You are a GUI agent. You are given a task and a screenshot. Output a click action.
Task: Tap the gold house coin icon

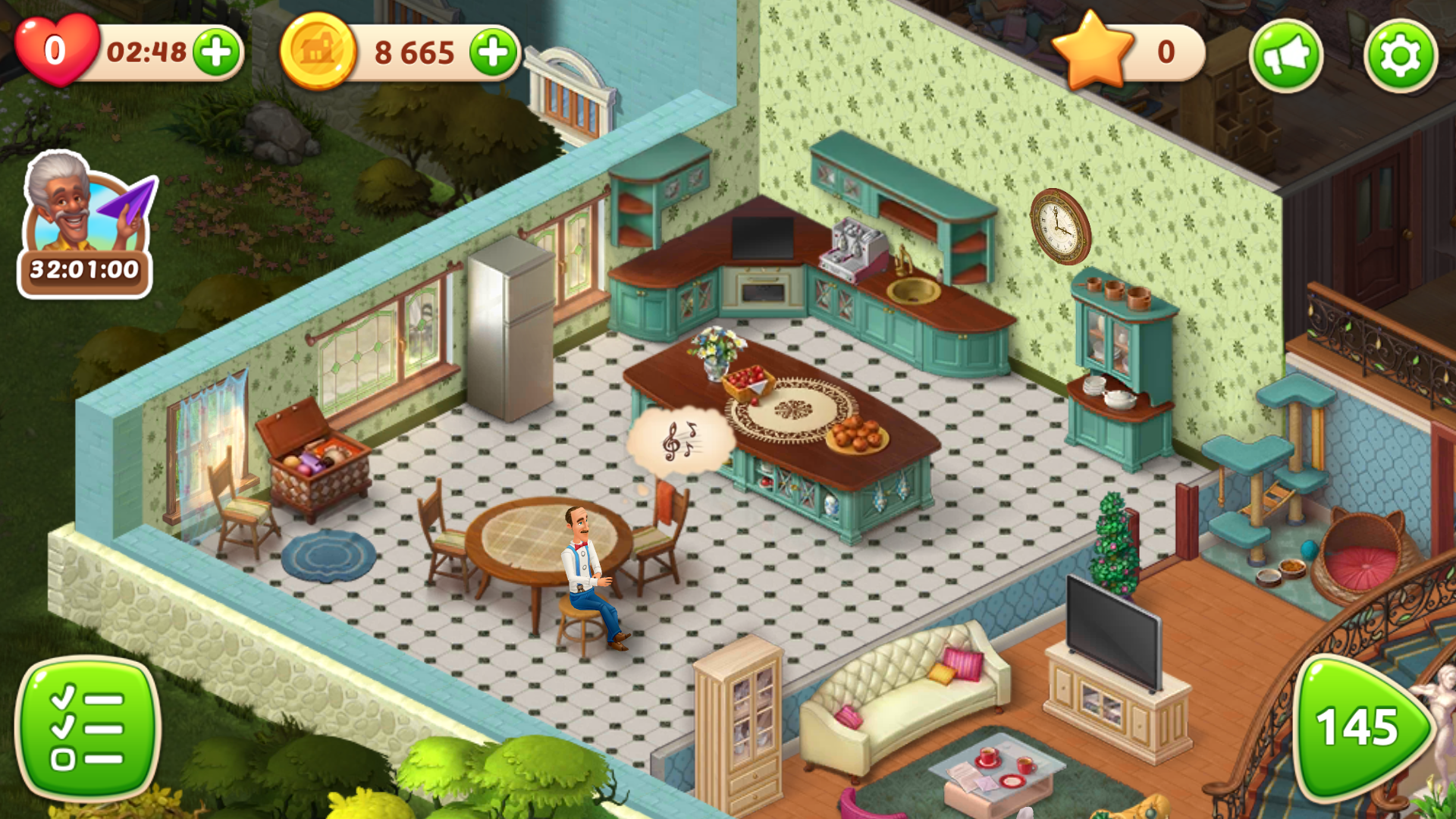318,52
